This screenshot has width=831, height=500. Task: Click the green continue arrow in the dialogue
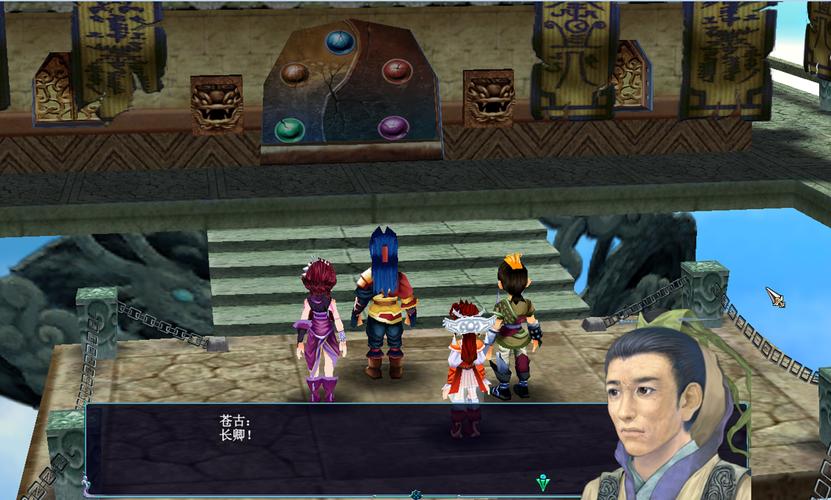(542, 481)
